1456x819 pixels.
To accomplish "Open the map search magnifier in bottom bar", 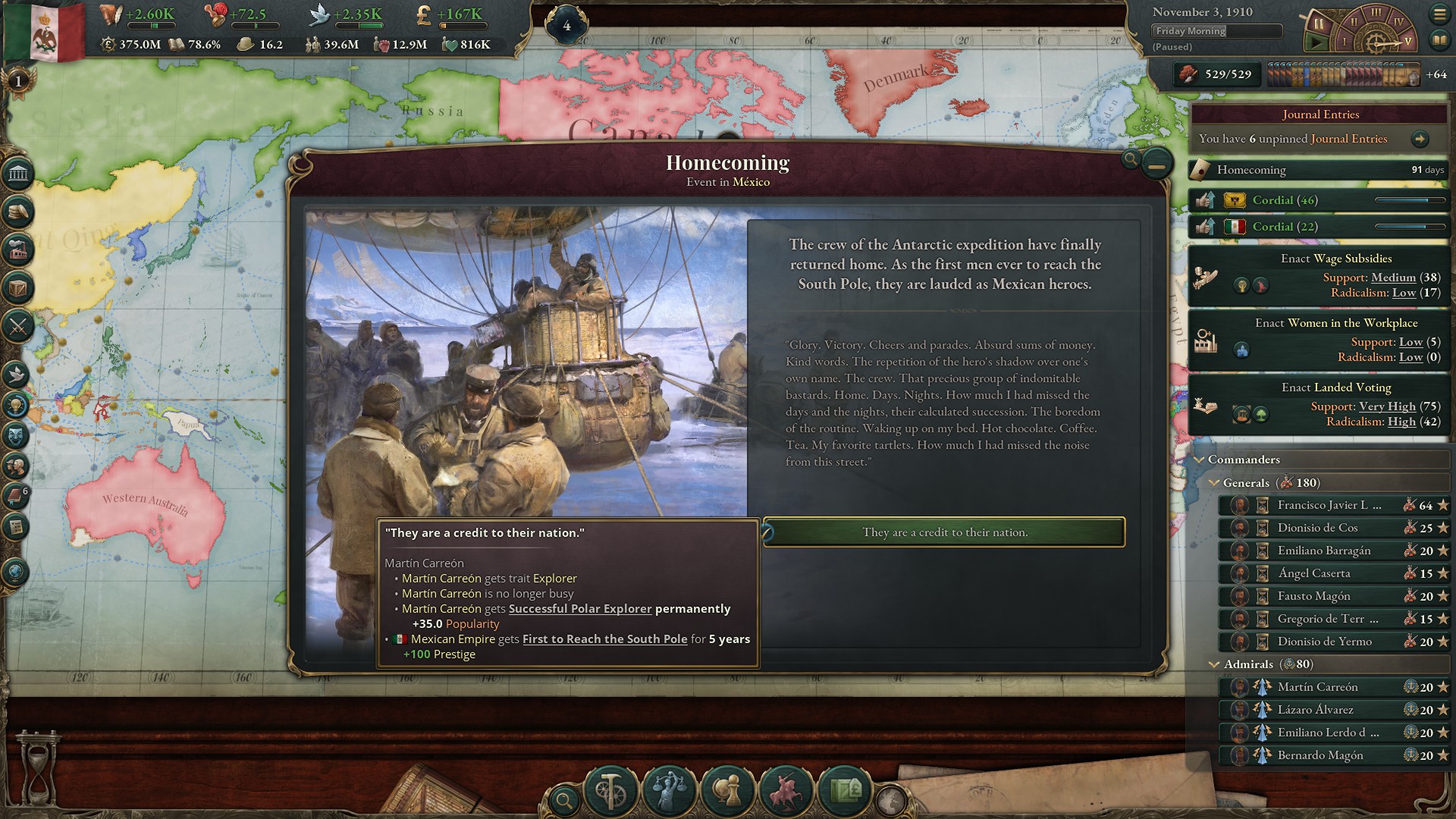I will 564,799.
